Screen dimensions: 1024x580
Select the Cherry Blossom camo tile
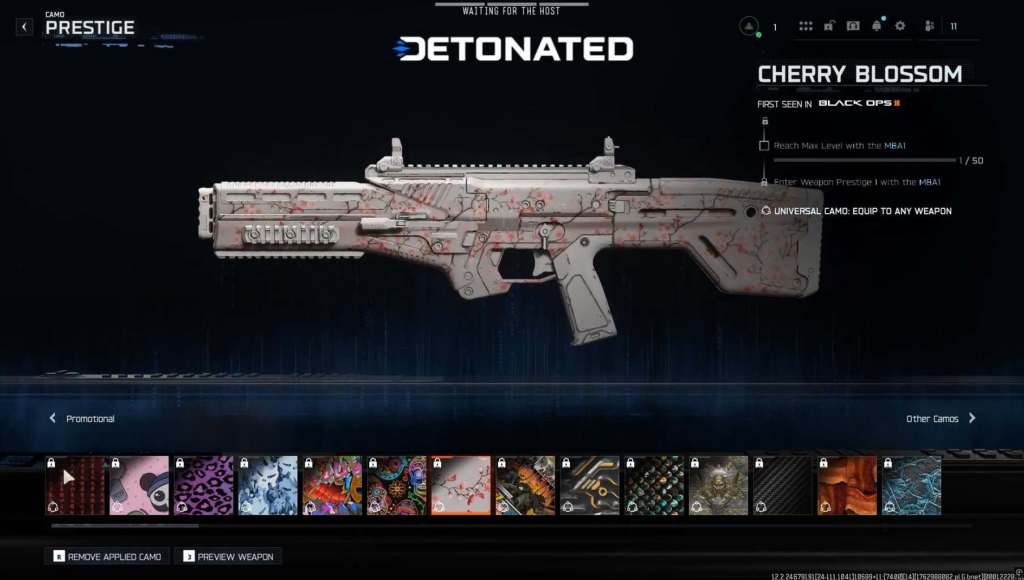(x=461, y=486)
